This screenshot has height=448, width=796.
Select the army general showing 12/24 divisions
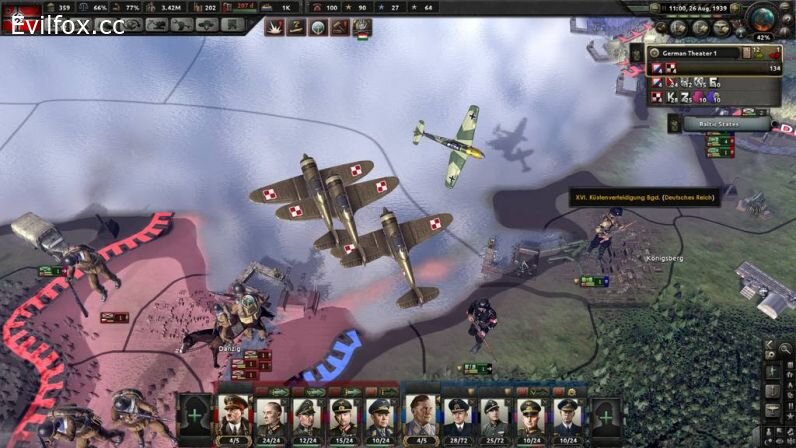pyautogui.click(x=307, y=414)
